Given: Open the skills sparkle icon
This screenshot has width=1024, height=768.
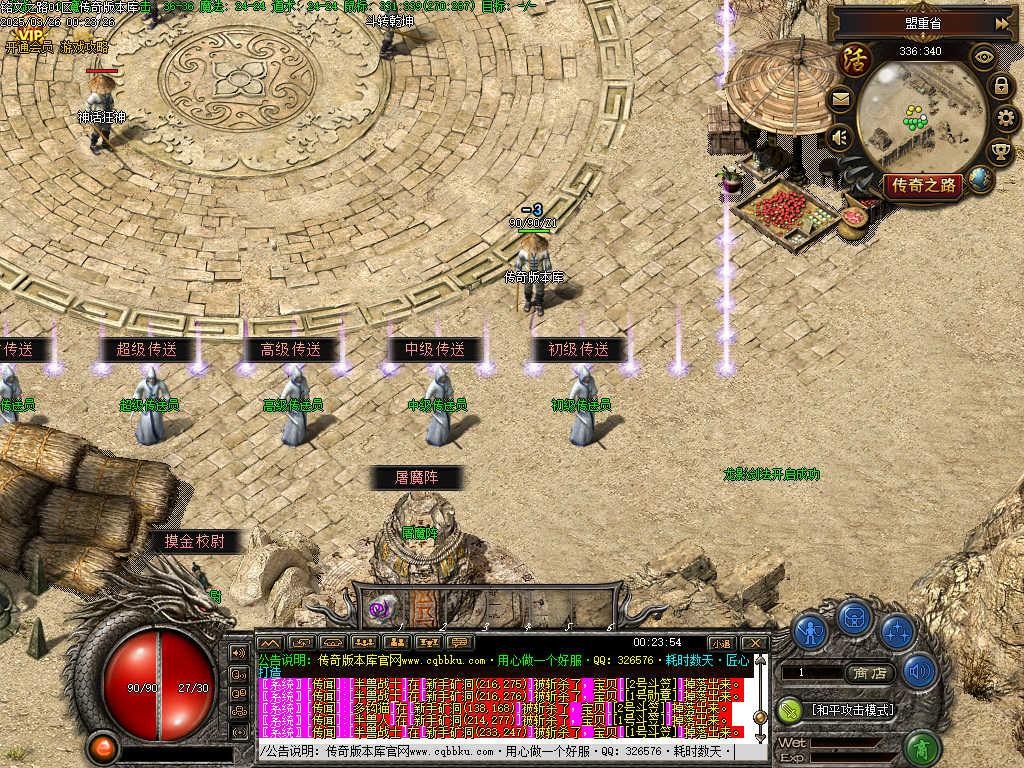Looking at the screenshot, I should point(898,632).
